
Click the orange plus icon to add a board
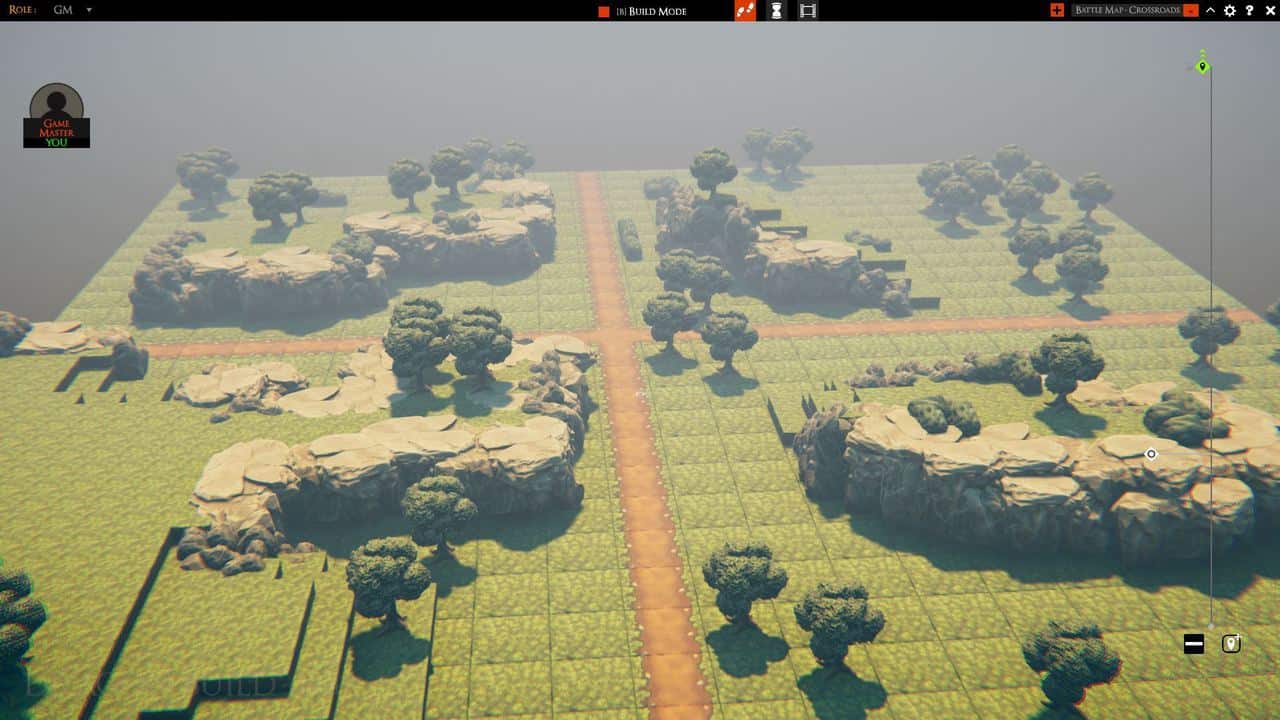pyautogui.click(x=1057, y=11)
